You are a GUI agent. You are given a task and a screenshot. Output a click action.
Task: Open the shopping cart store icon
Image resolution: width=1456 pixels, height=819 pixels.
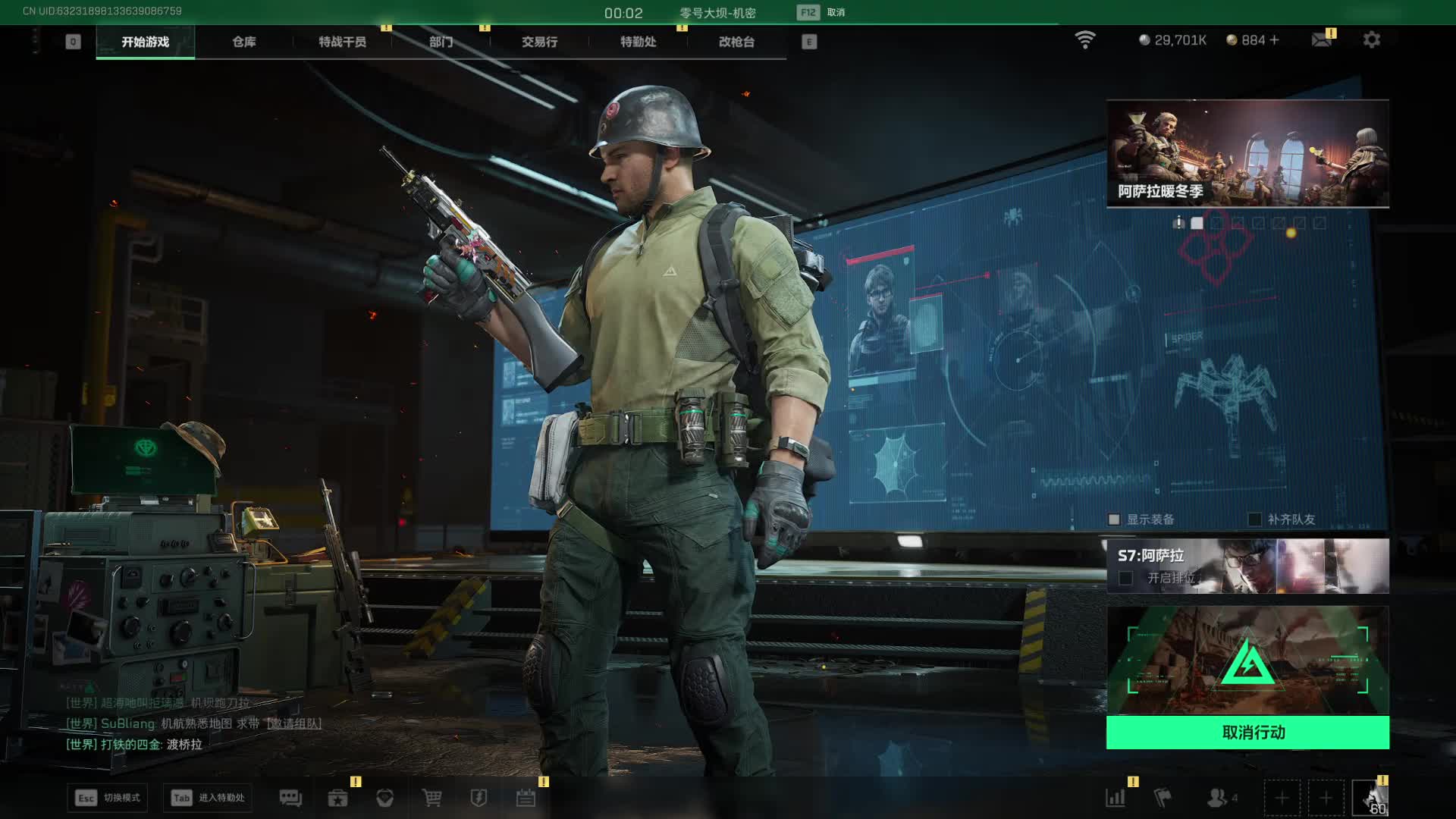click(x=431, y=798)
